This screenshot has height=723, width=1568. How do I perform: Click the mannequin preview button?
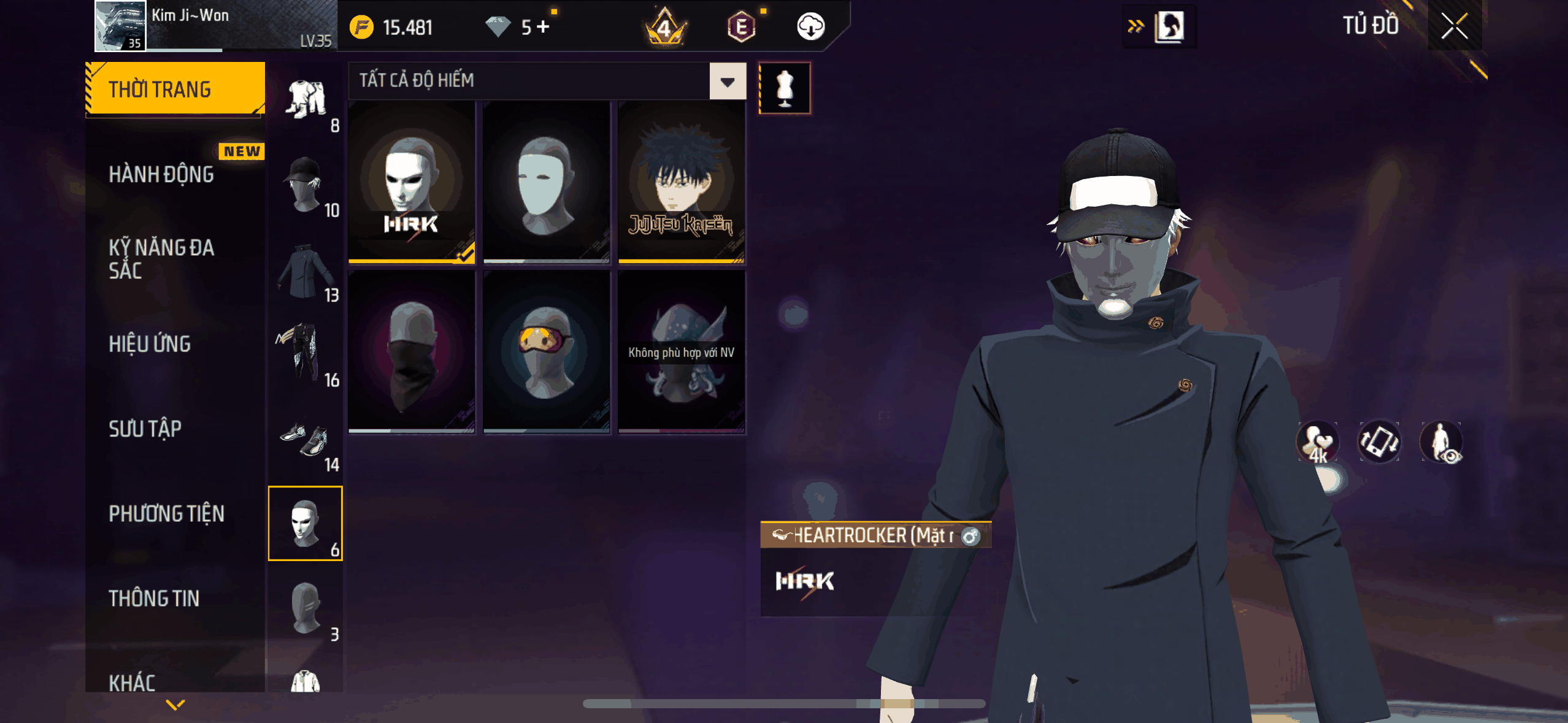(x=785, y=88)
